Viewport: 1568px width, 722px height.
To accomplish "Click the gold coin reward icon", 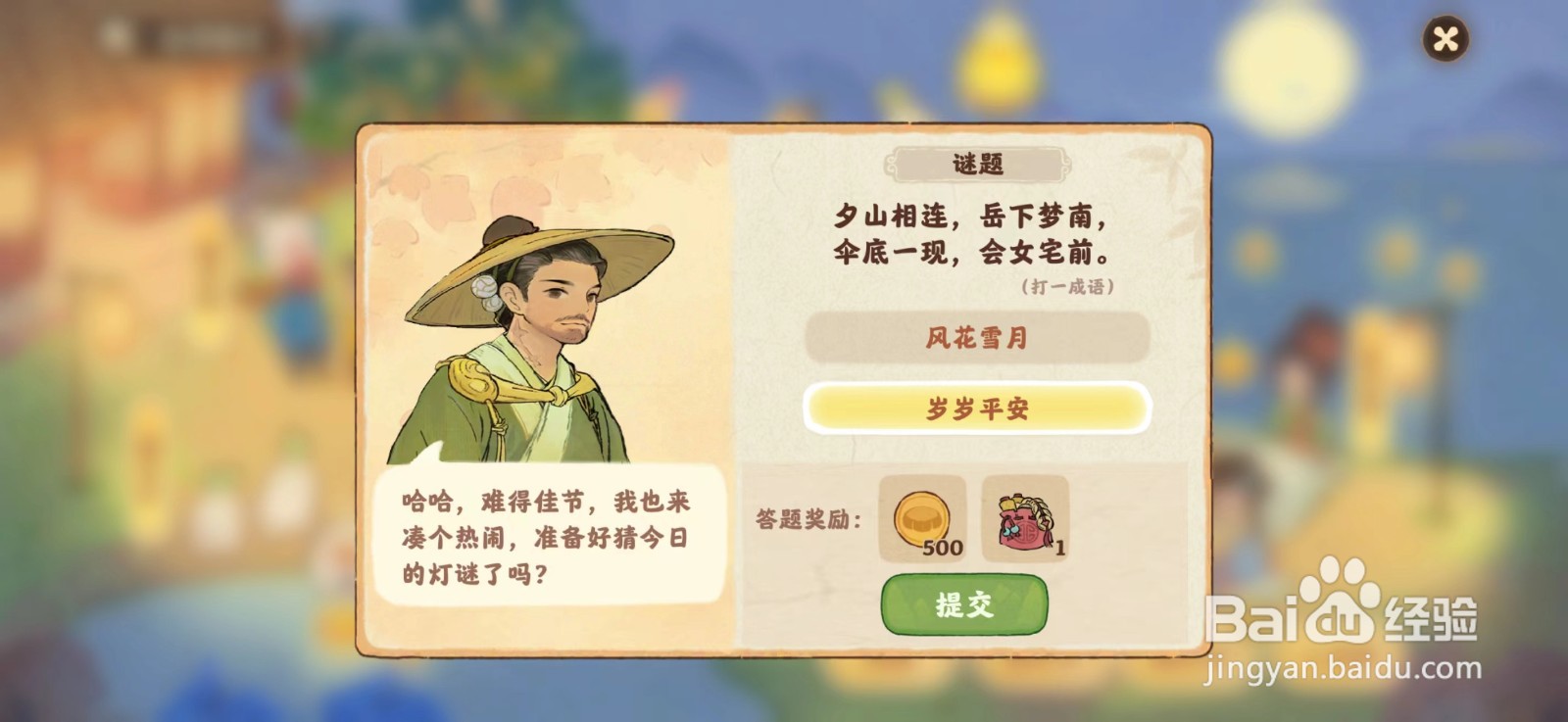I will tap(922, 519).
